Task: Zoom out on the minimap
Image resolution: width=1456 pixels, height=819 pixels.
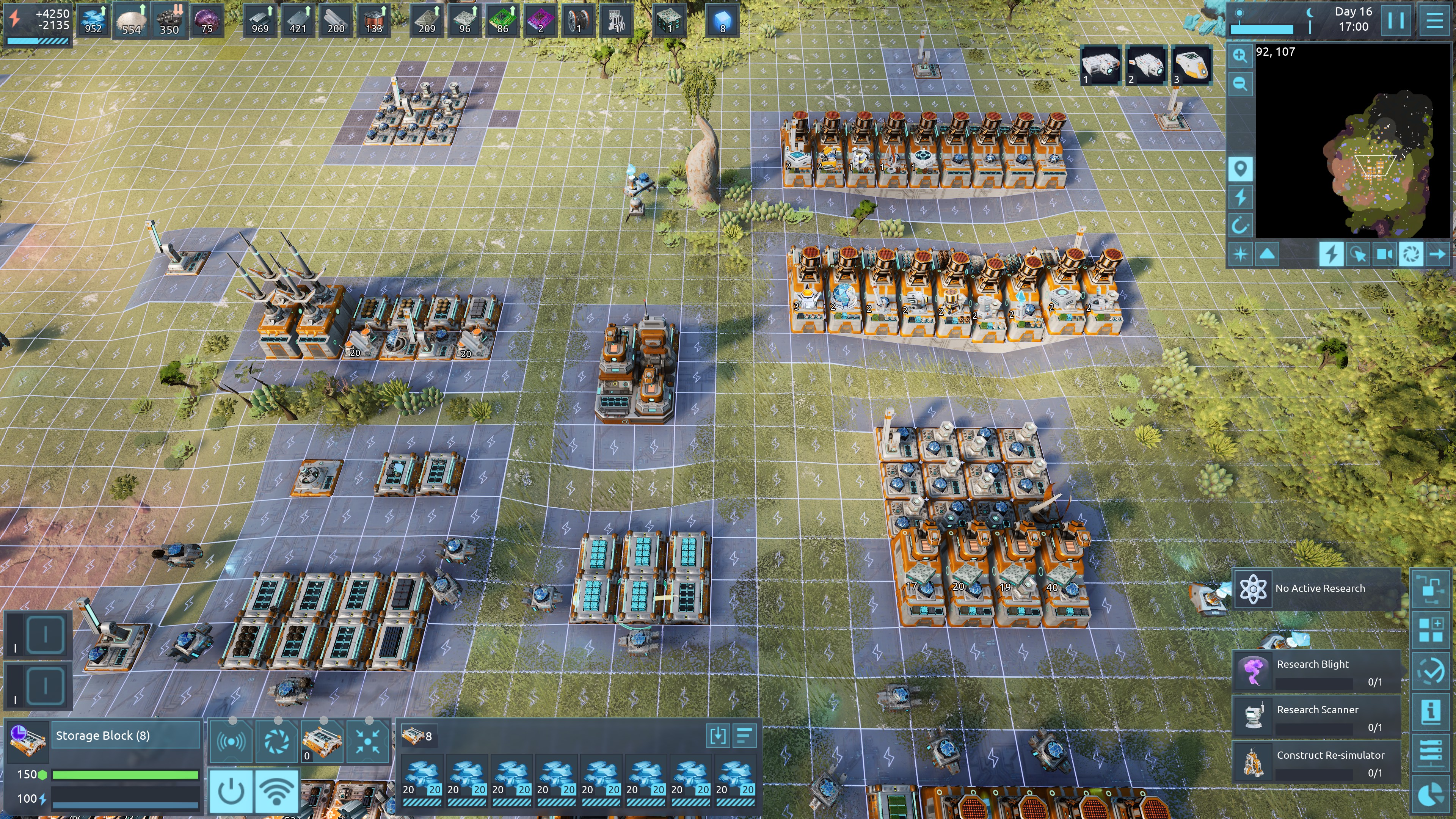Action: tap(1240, 84)
